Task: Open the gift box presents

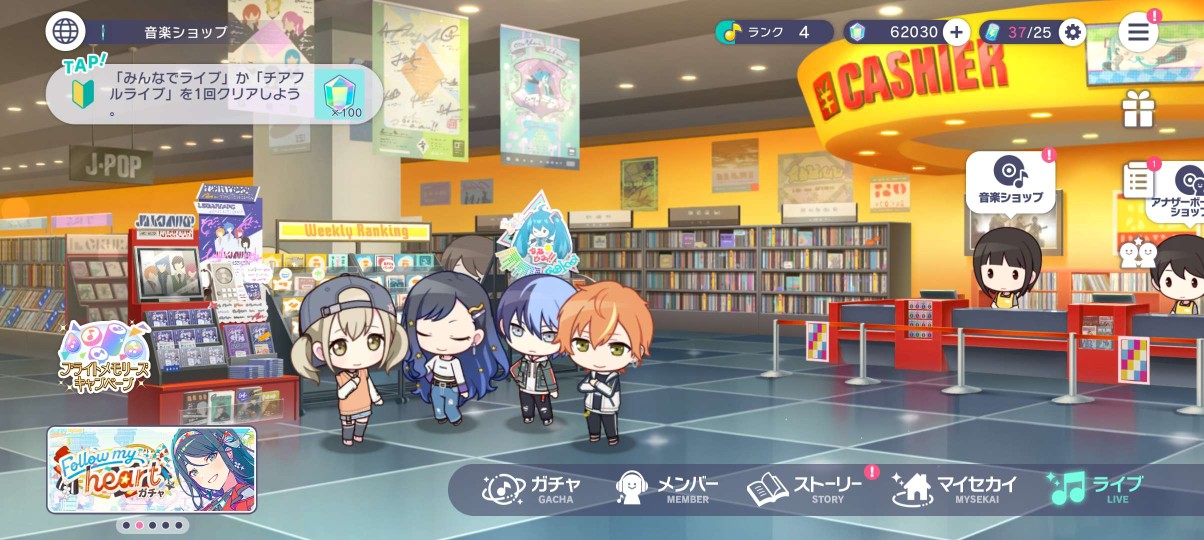Action: tap(1138, 109)
